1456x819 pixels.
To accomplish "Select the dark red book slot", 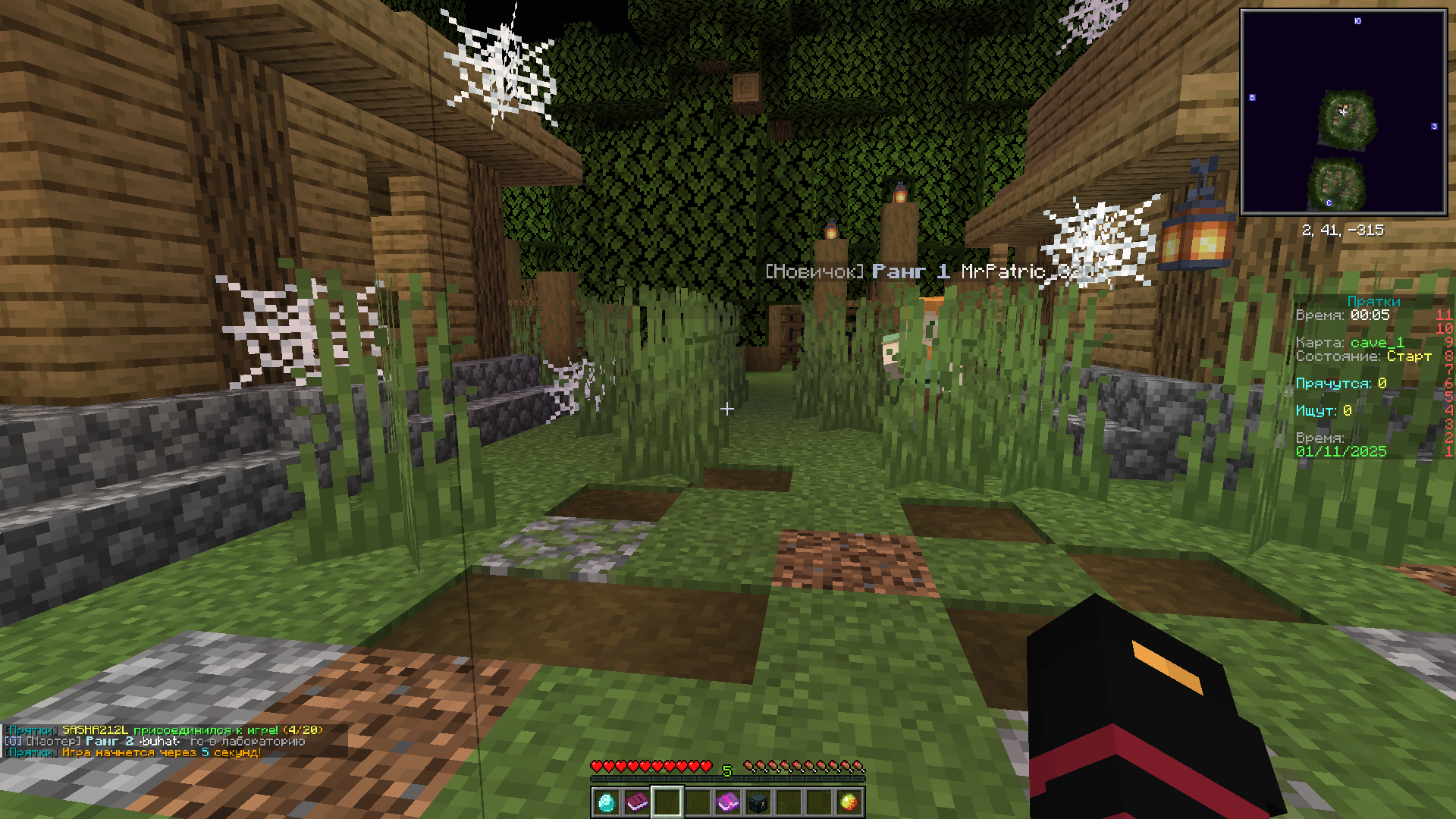I will tap(636, 802).
